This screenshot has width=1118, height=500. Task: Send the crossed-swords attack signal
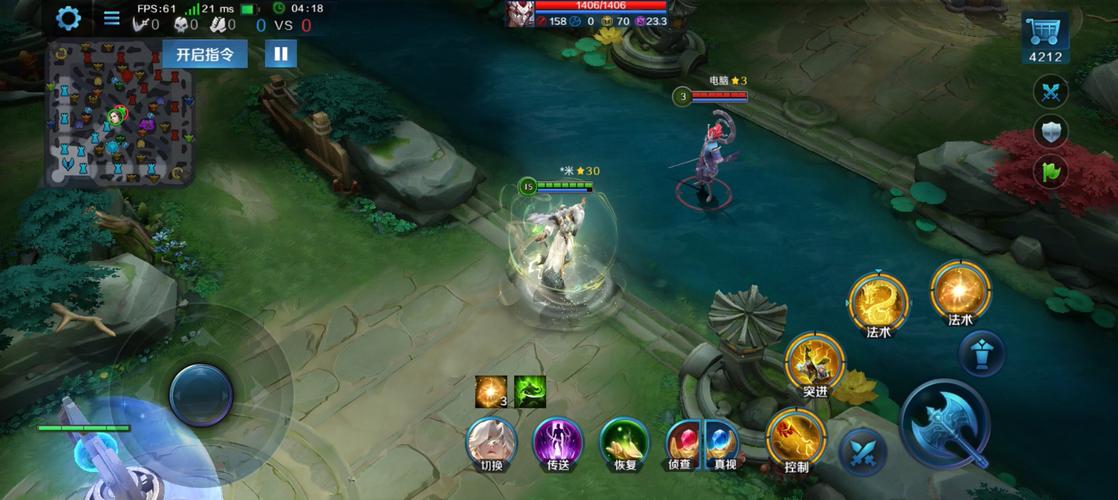[x=1050, y=93]
